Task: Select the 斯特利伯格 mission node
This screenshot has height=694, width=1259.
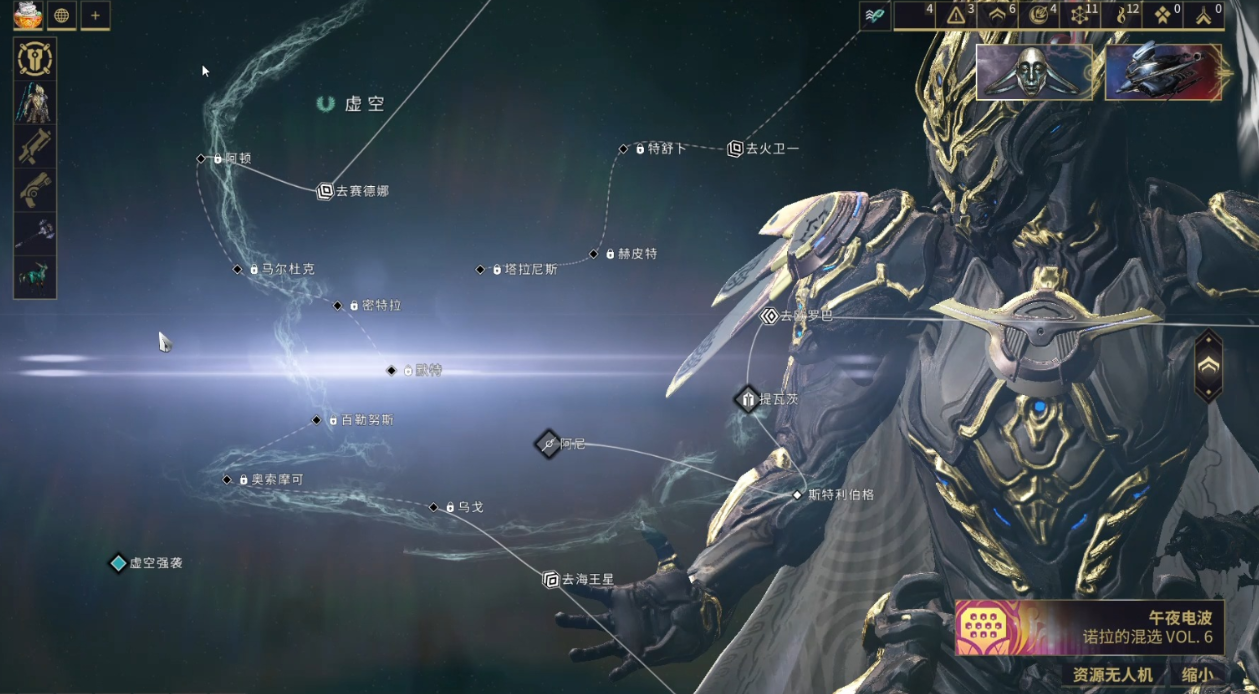Action: 797,495
